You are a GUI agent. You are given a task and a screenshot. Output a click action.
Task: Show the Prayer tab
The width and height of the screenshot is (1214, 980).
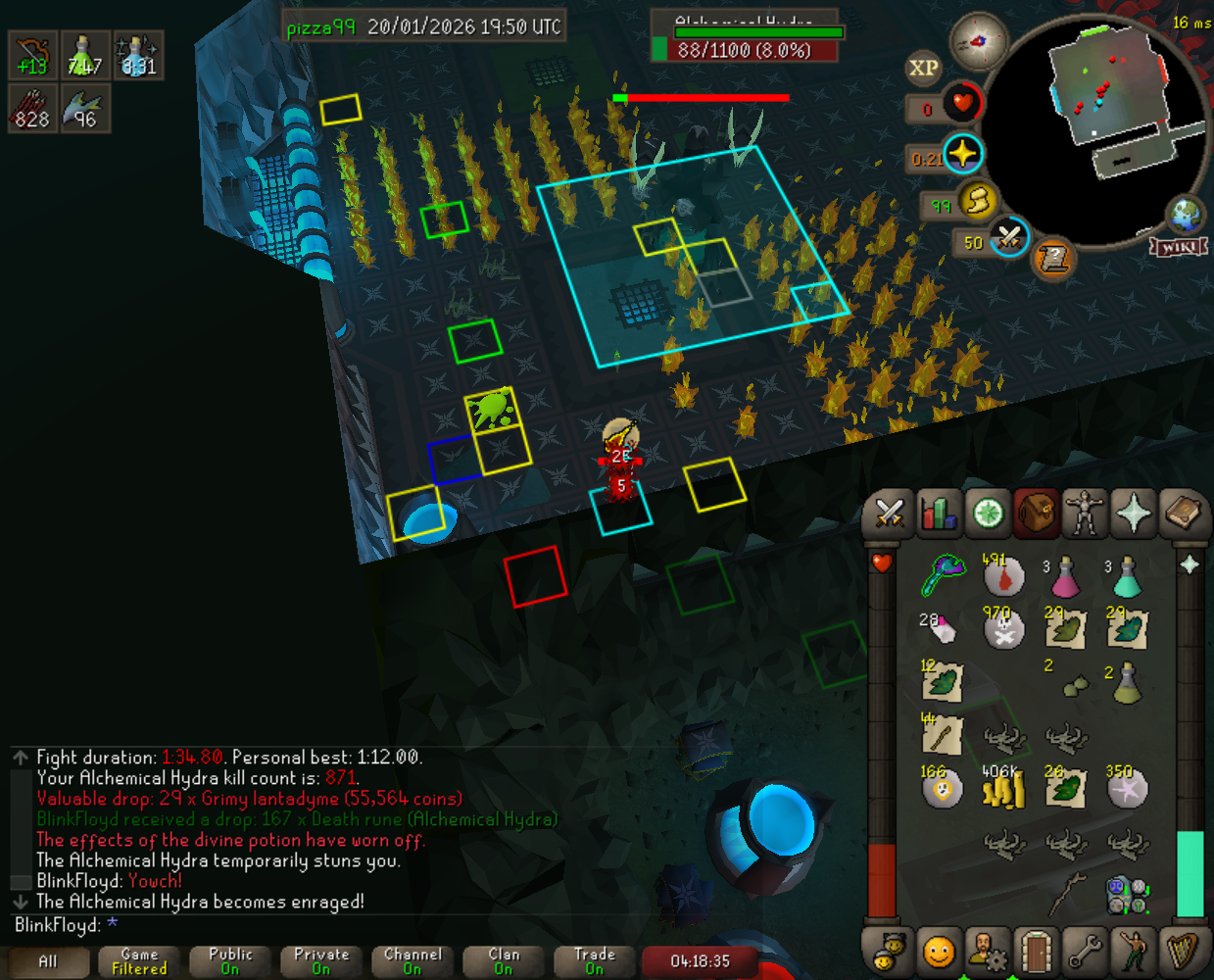(x=1134, y=513)
